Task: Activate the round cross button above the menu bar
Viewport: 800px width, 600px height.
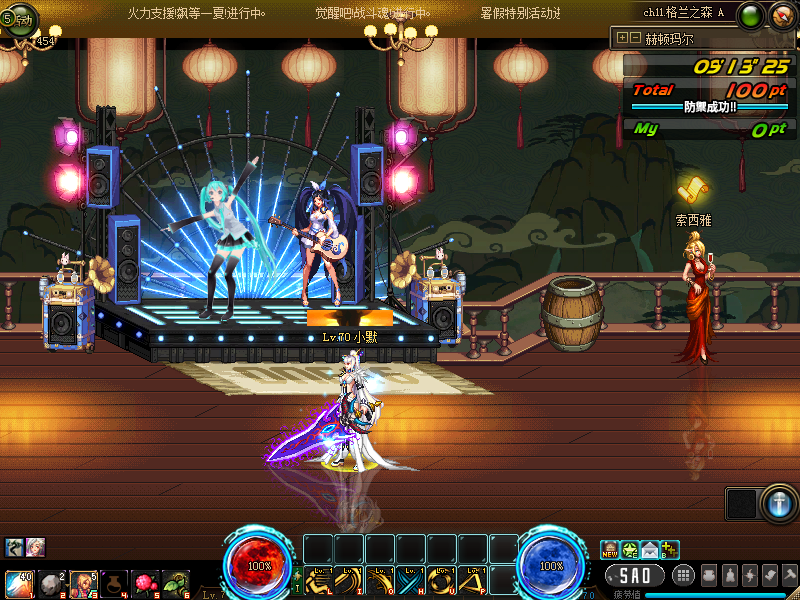Action: [779, 504]
